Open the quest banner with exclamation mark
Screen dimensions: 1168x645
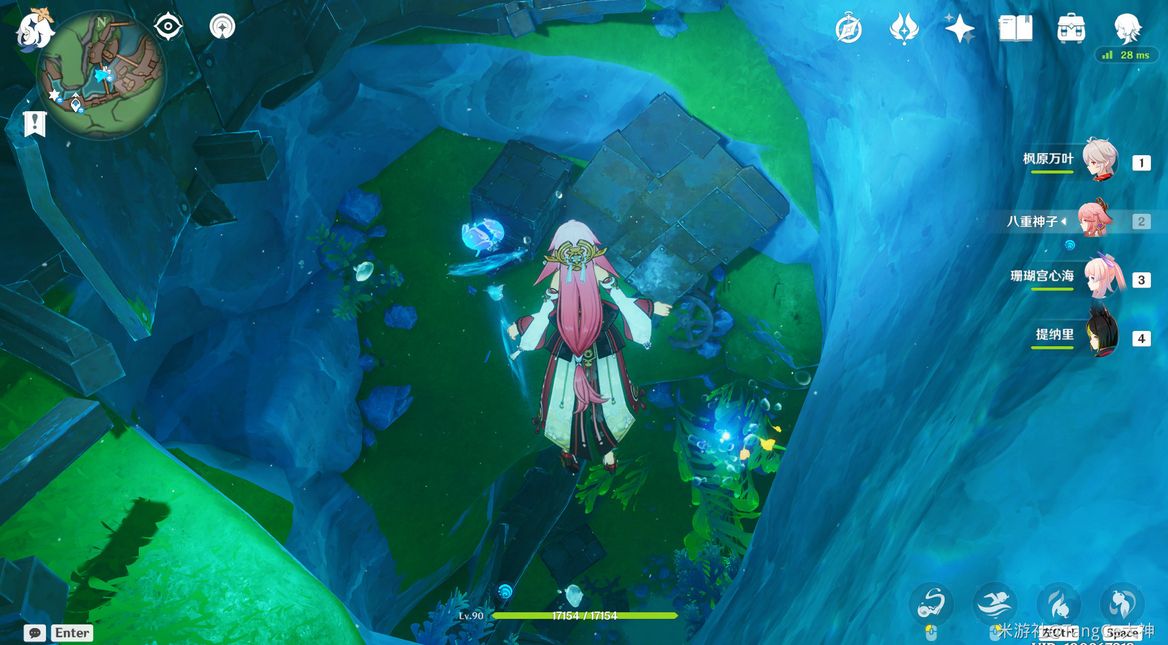click(x=35, y=124)
